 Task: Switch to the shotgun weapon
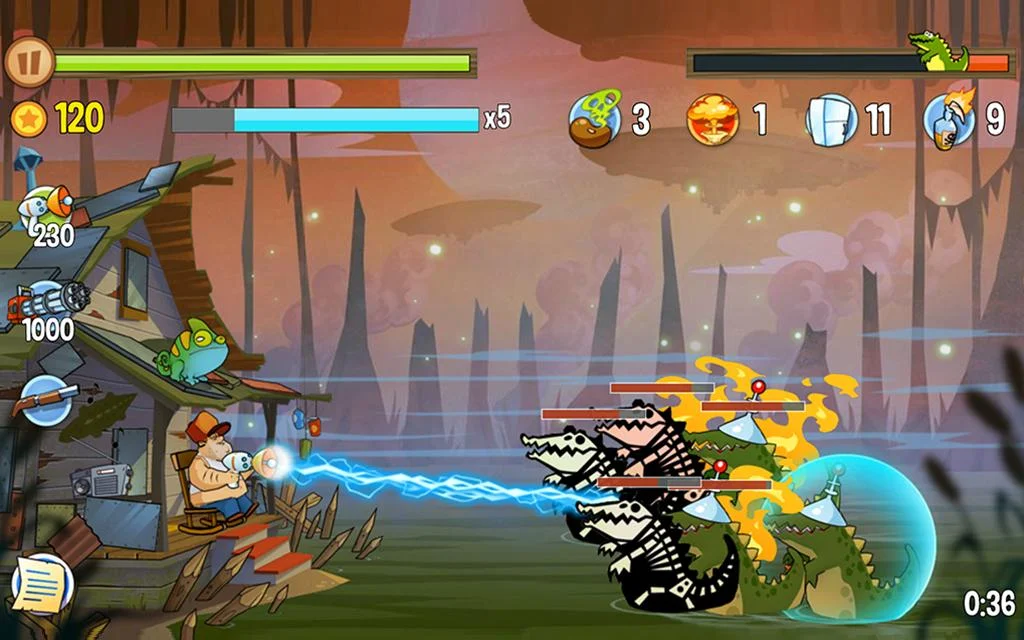(46, 398)
